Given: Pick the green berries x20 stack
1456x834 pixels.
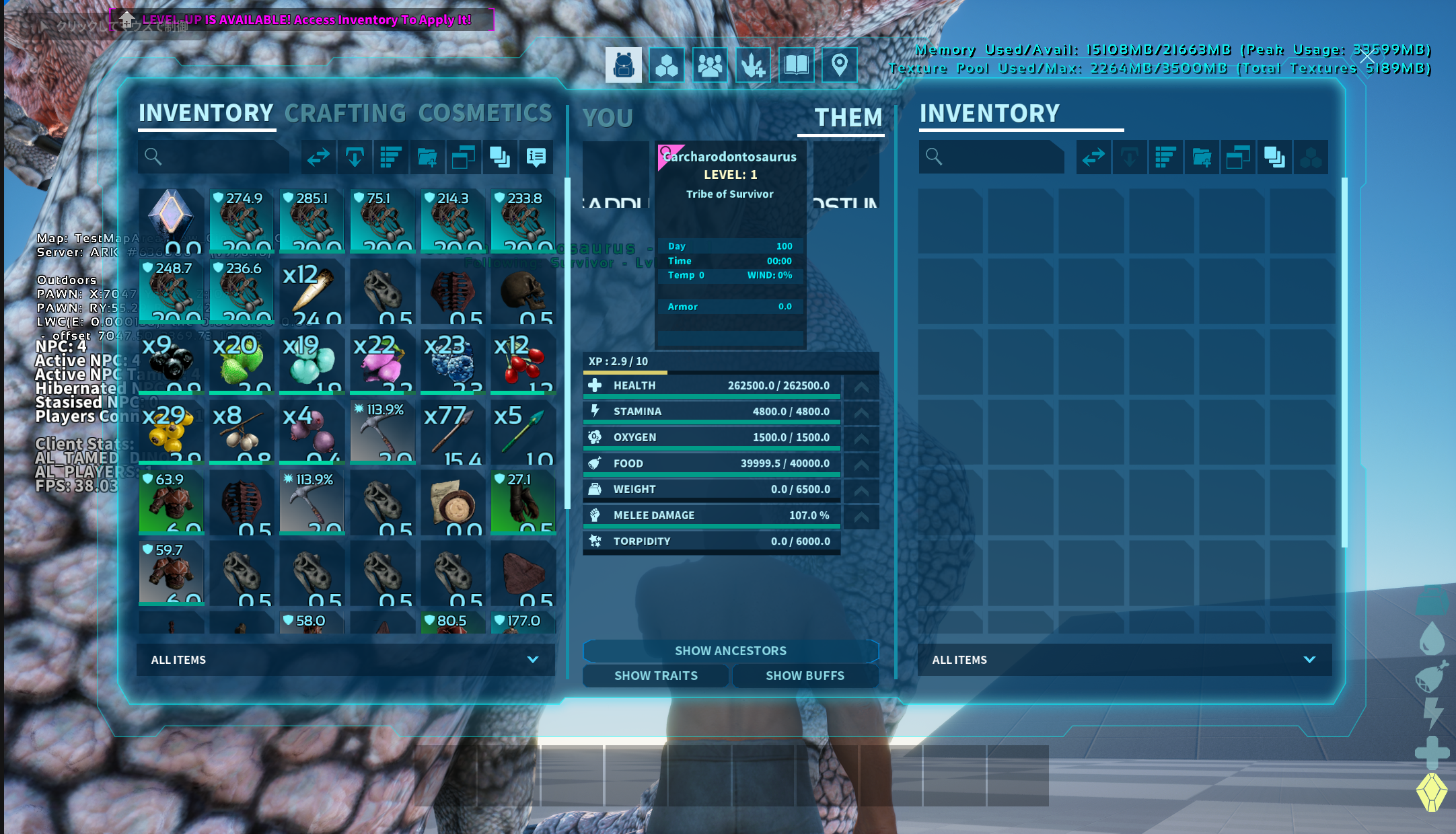Looking at the screenshot, I should click(x=241, y=362).
